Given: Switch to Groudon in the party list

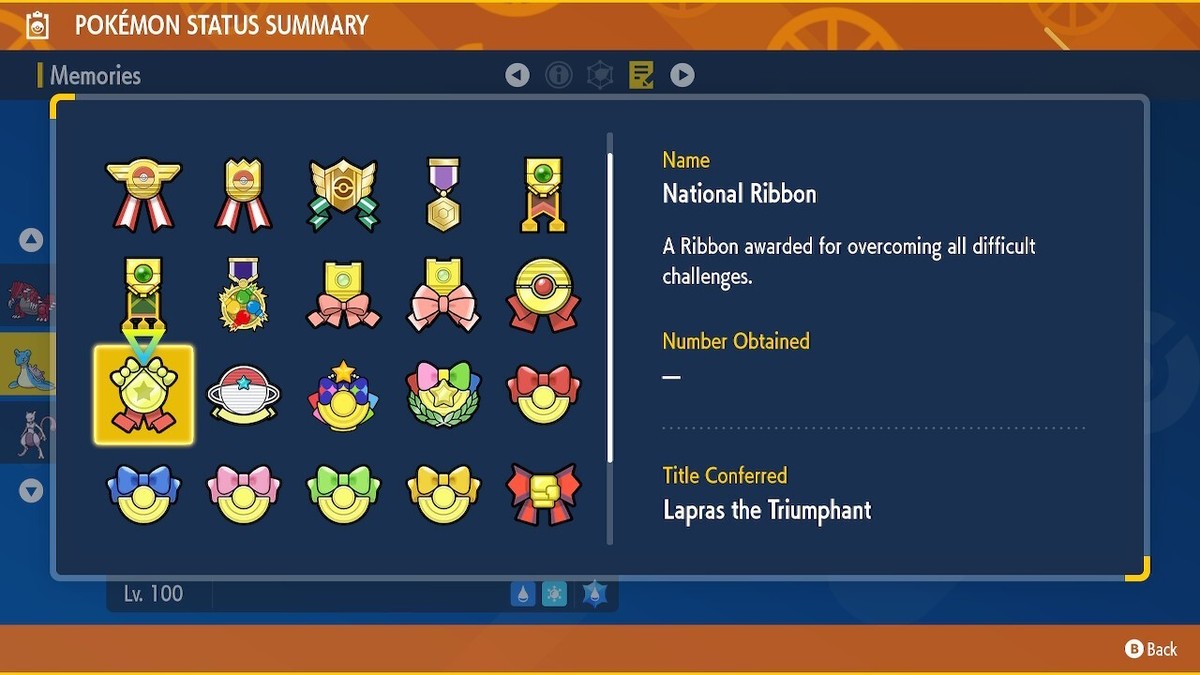Looking at the screenshot, I should (x=26, y=297).
